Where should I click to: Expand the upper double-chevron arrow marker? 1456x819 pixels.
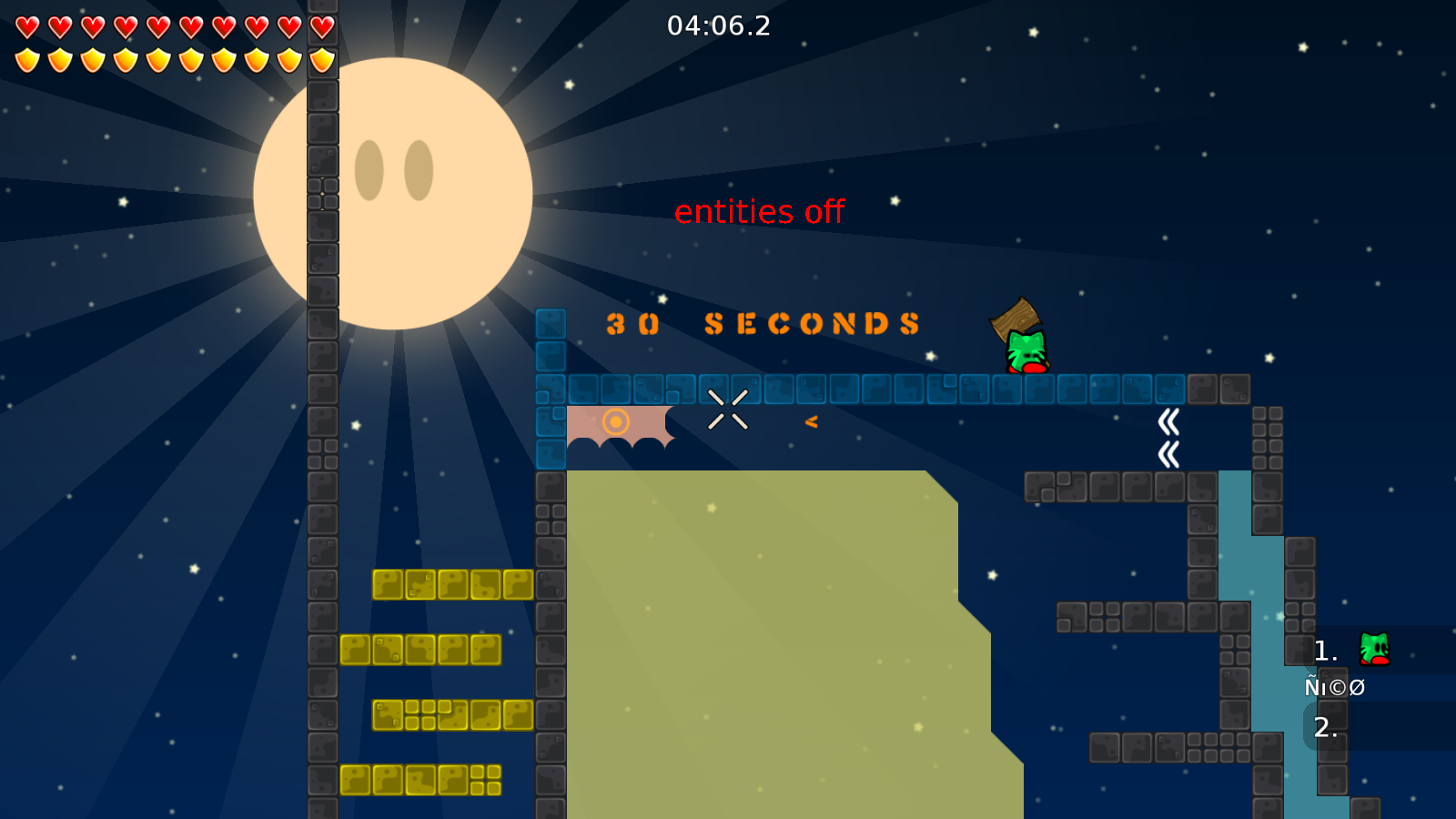pyautogui.click(x=1168, y=420)
